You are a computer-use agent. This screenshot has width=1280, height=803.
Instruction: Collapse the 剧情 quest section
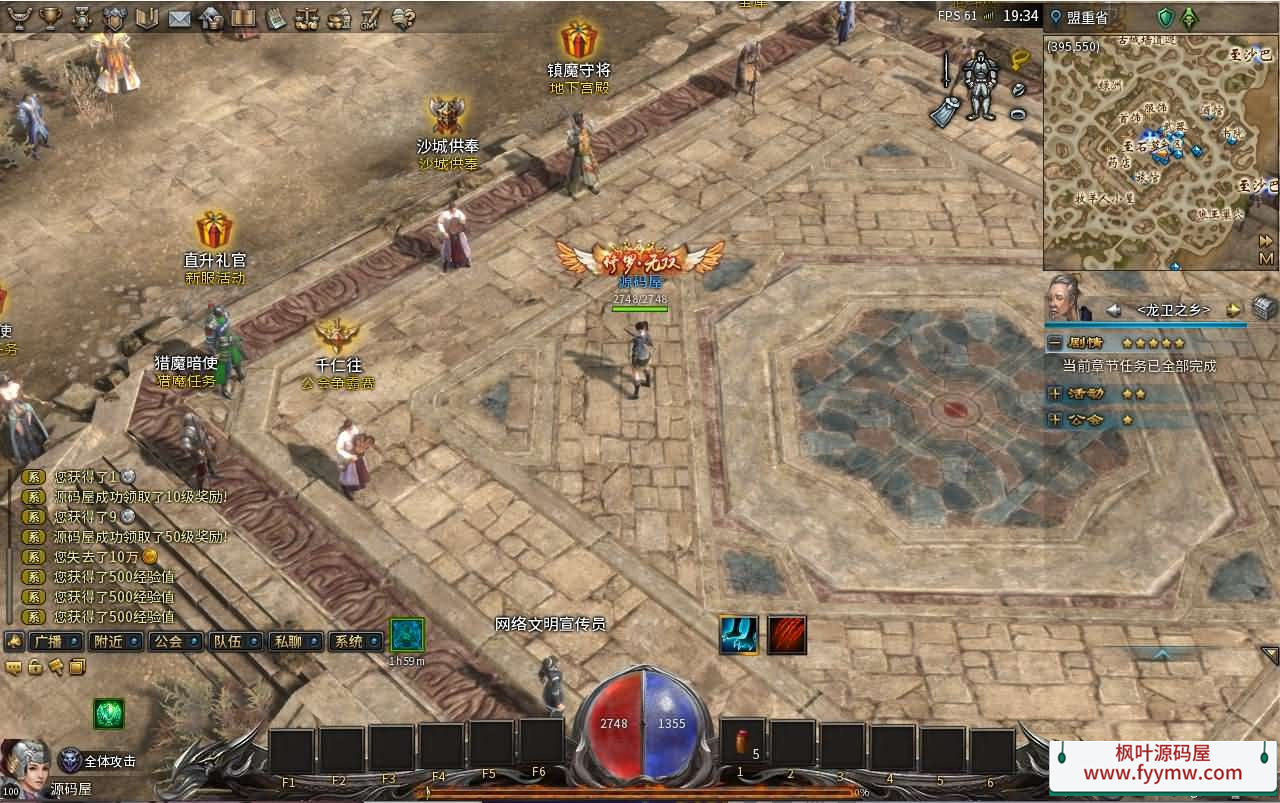click(1055, 342)
